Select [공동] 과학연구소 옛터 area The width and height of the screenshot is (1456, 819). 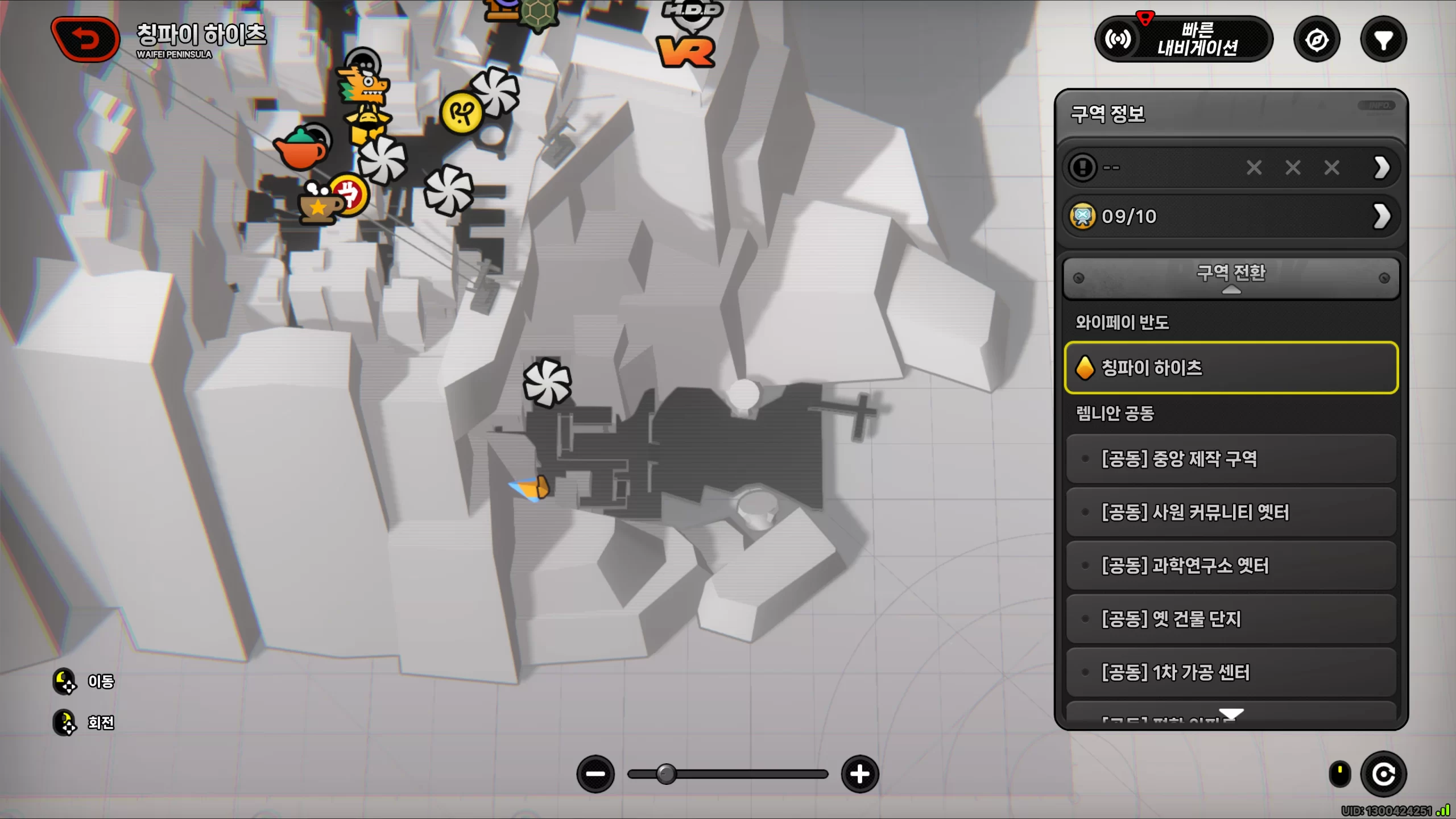coord(1231,565)
